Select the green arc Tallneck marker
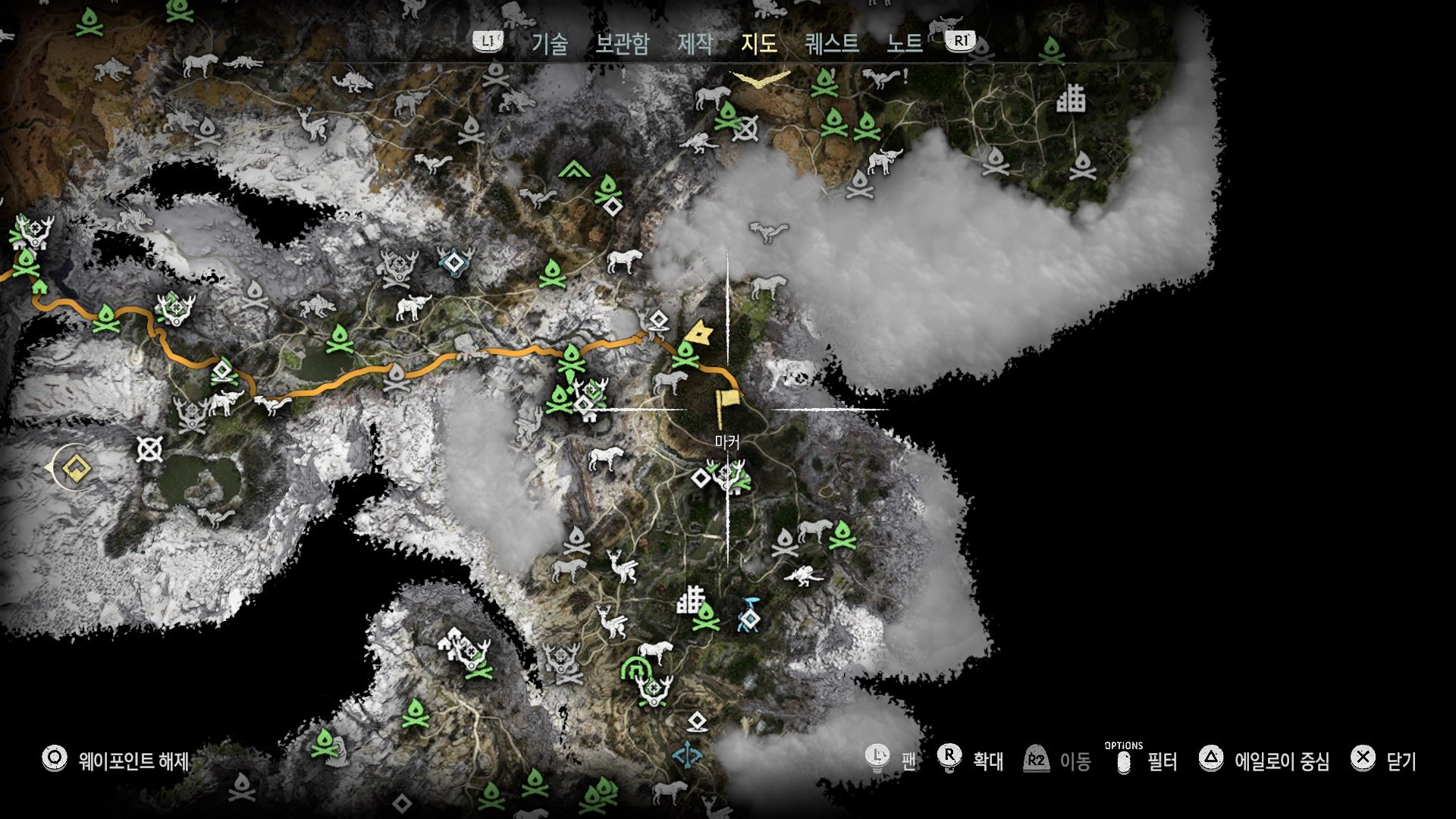 (635, 669)
